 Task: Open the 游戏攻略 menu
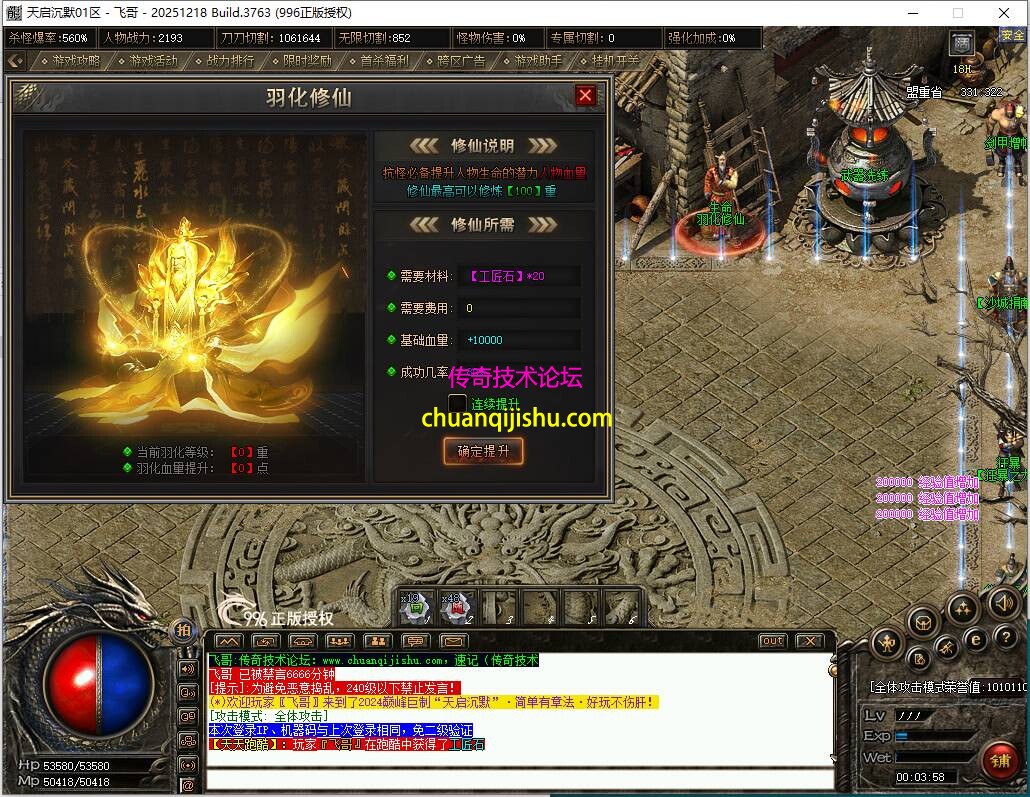[69, 61]
